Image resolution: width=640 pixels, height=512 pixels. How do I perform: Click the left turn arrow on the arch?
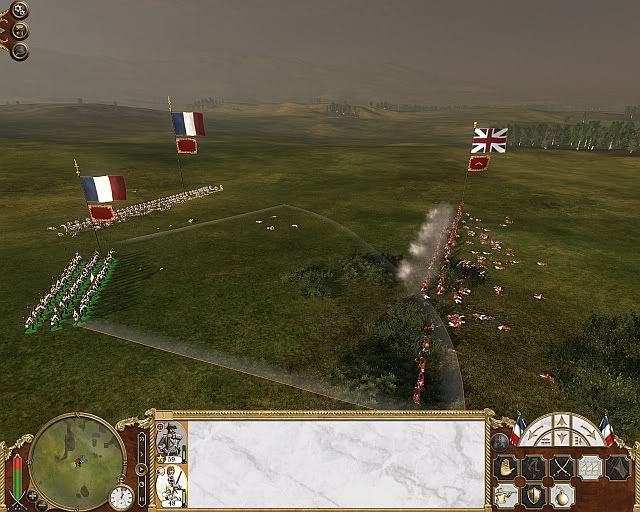coord(535,436)
